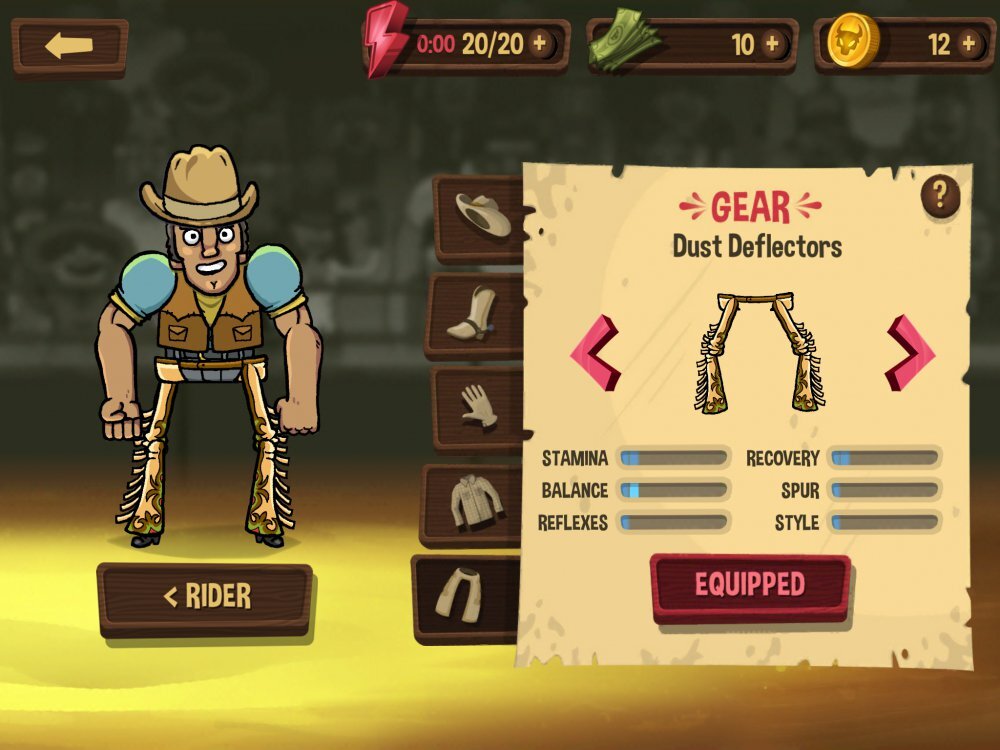Viewport: 1000px width, 750px height.
Task: Open the question mark help button
Action: click(940, 195)
